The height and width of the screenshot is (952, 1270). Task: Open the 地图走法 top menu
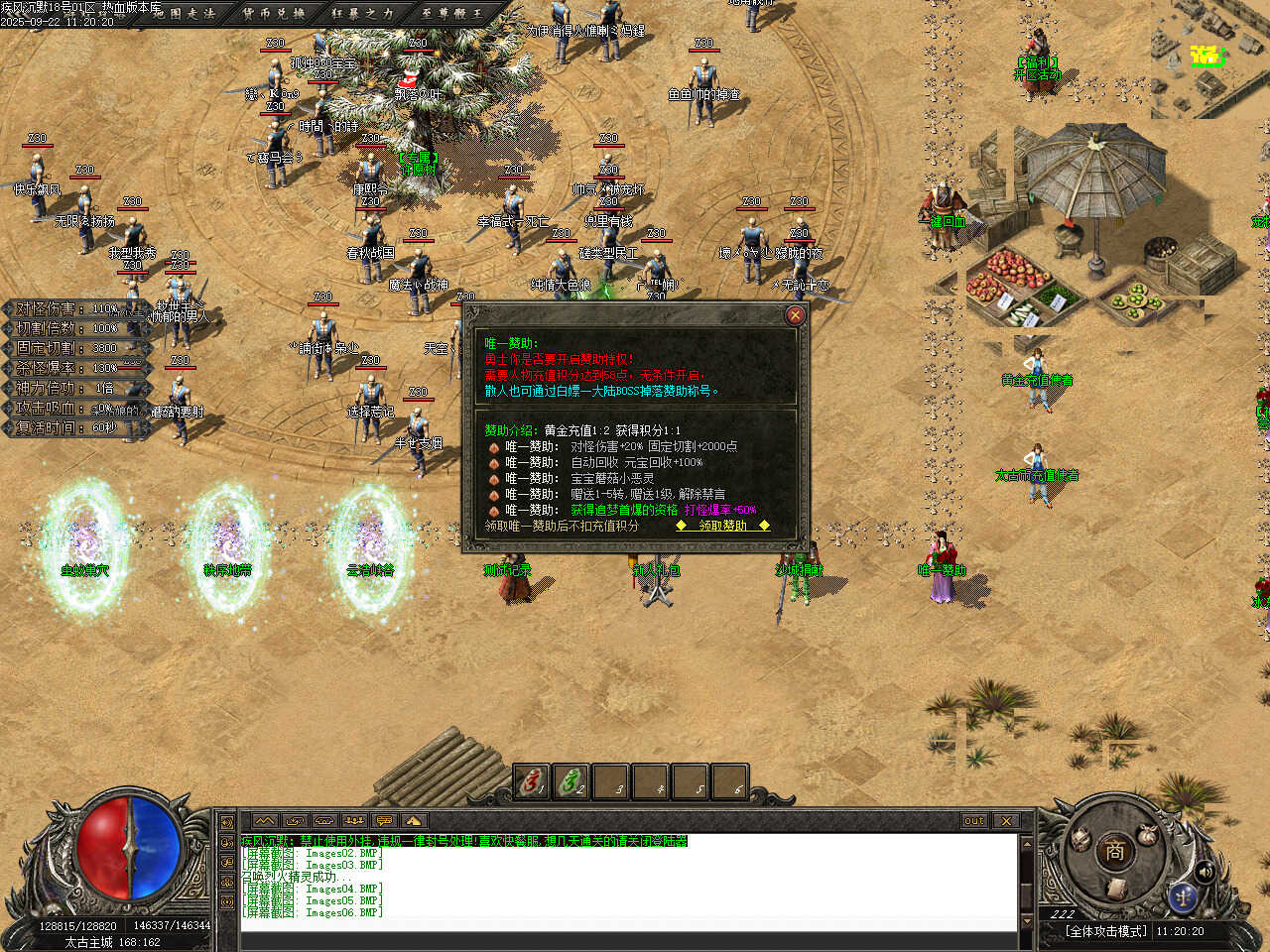pos(185,13)
